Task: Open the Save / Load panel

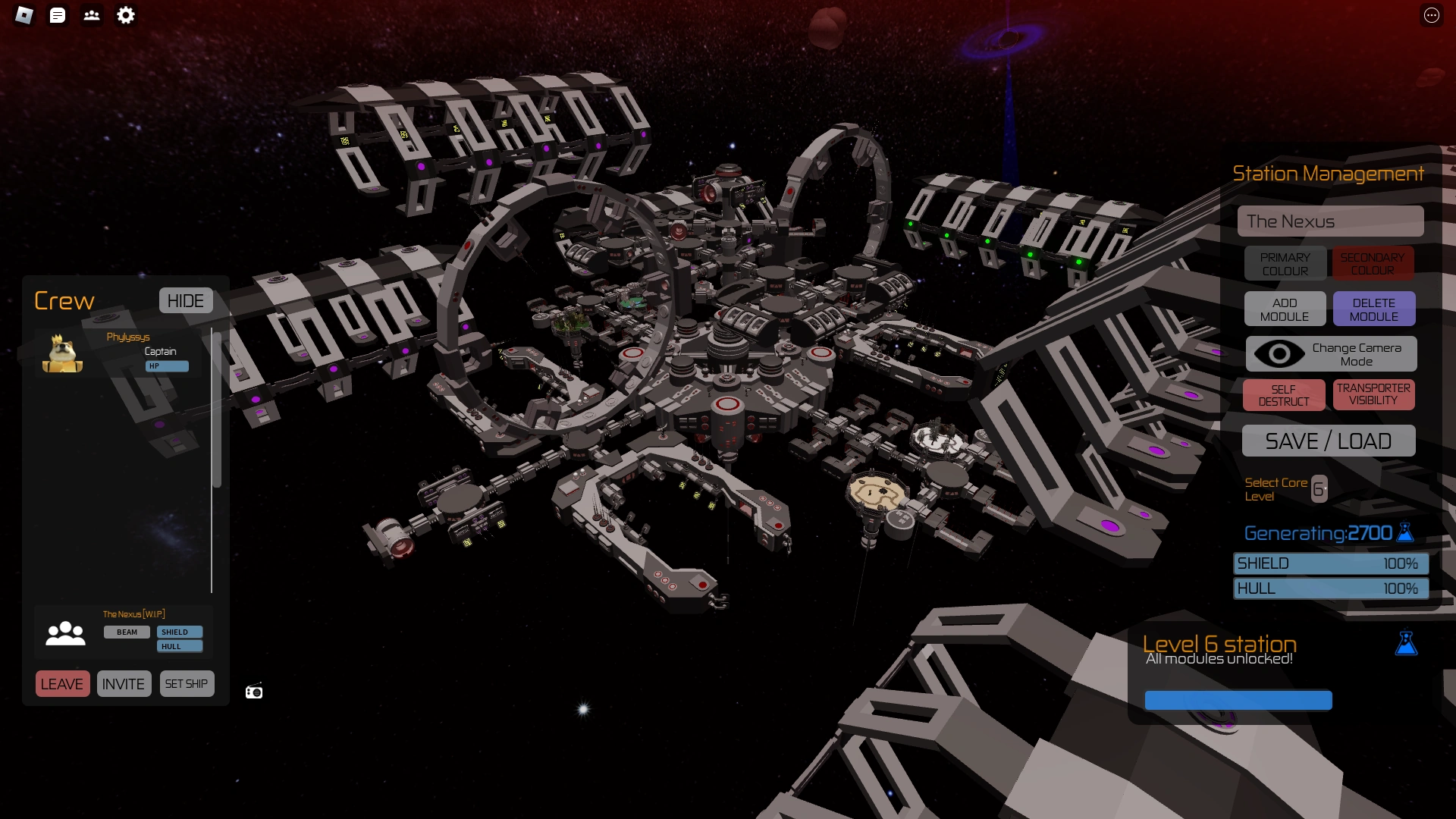Action: (x=1329, y=441)
